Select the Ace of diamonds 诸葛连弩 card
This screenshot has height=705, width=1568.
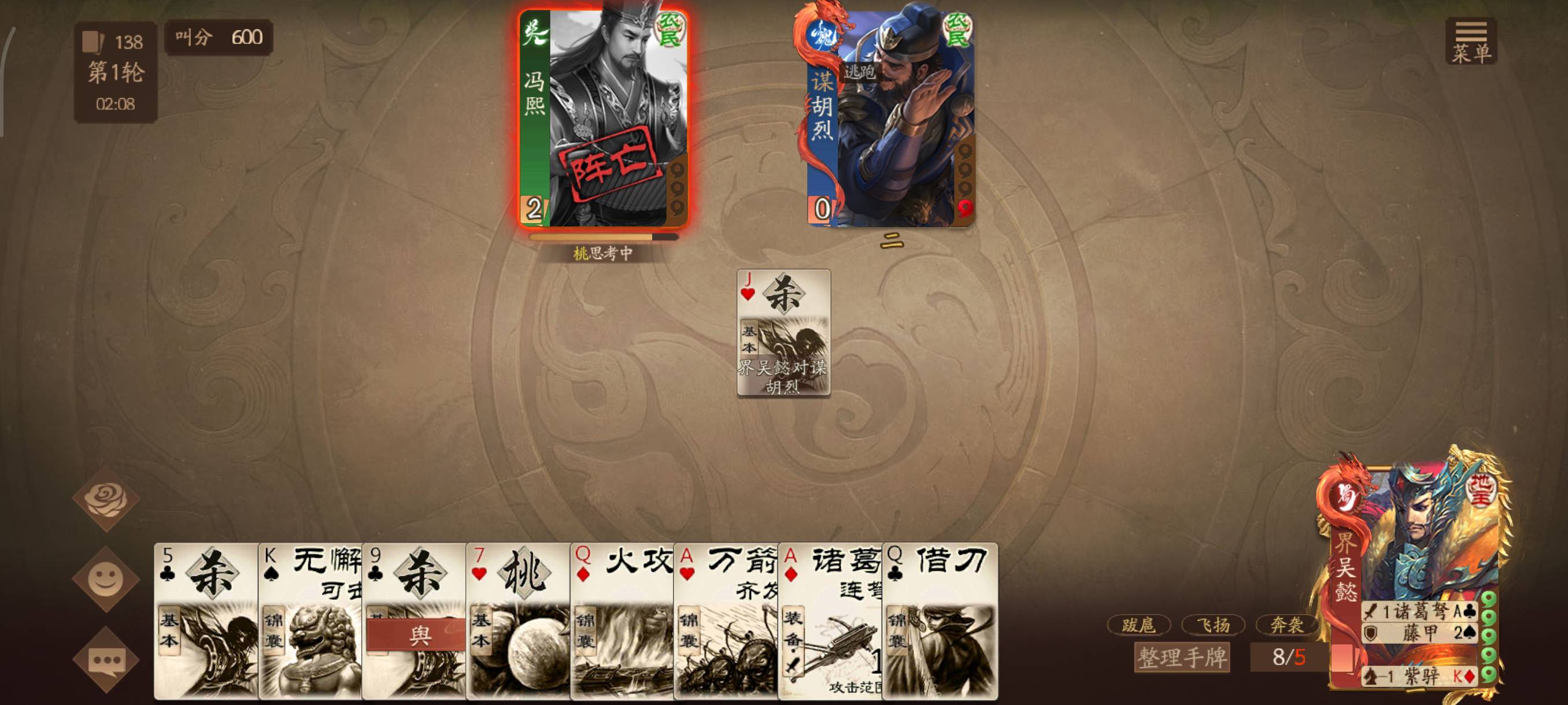click(830, 621)
